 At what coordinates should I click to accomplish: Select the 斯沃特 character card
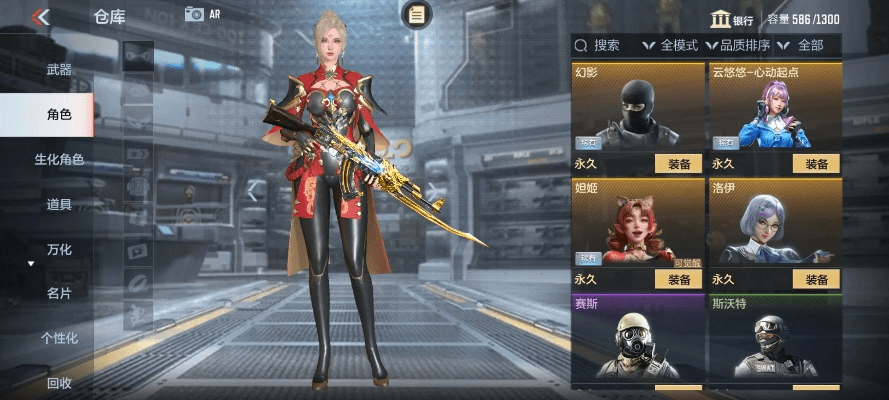(775, 340)
